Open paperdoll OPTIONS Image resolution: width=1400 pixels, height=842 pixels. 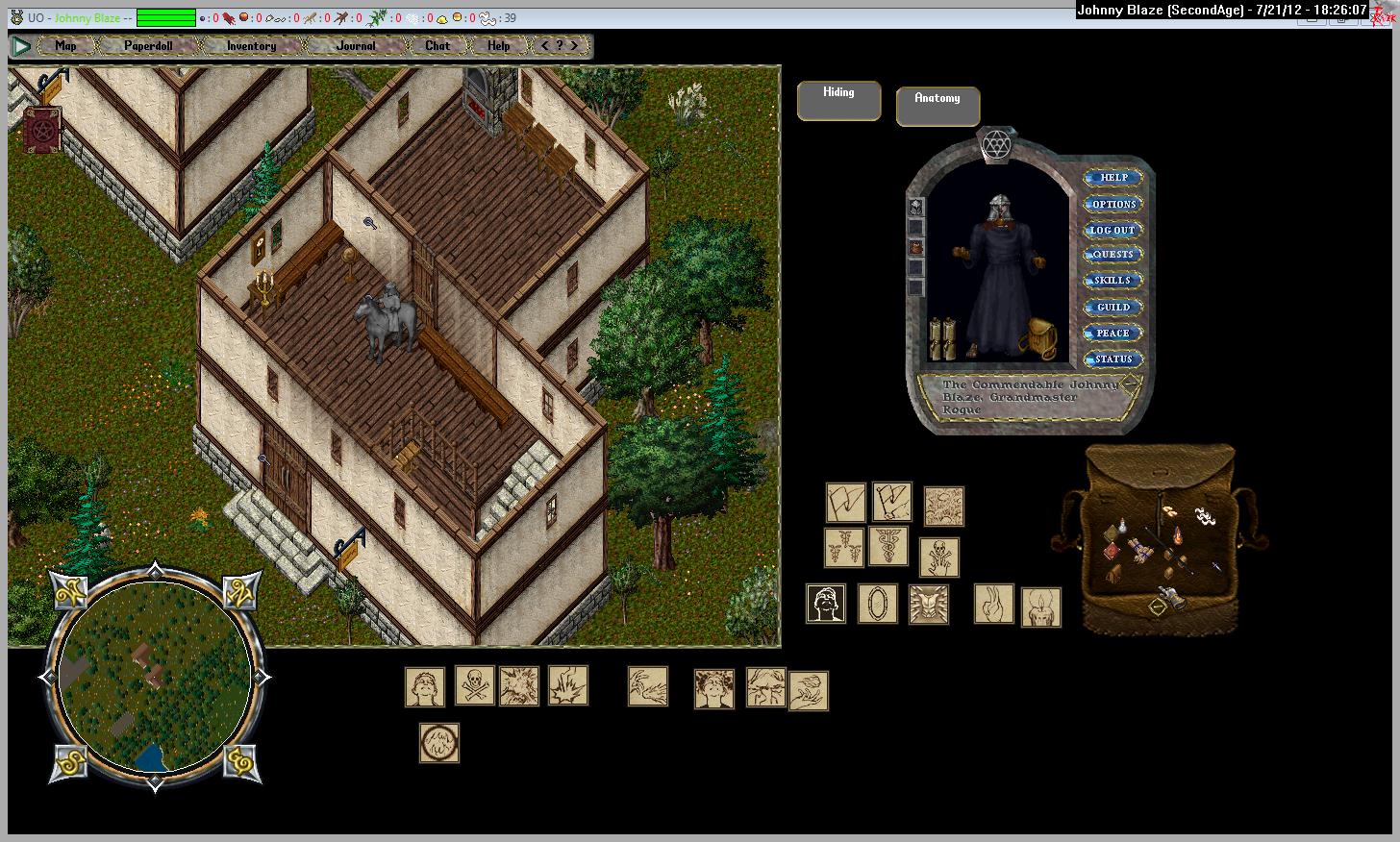tap(1113, 204)
